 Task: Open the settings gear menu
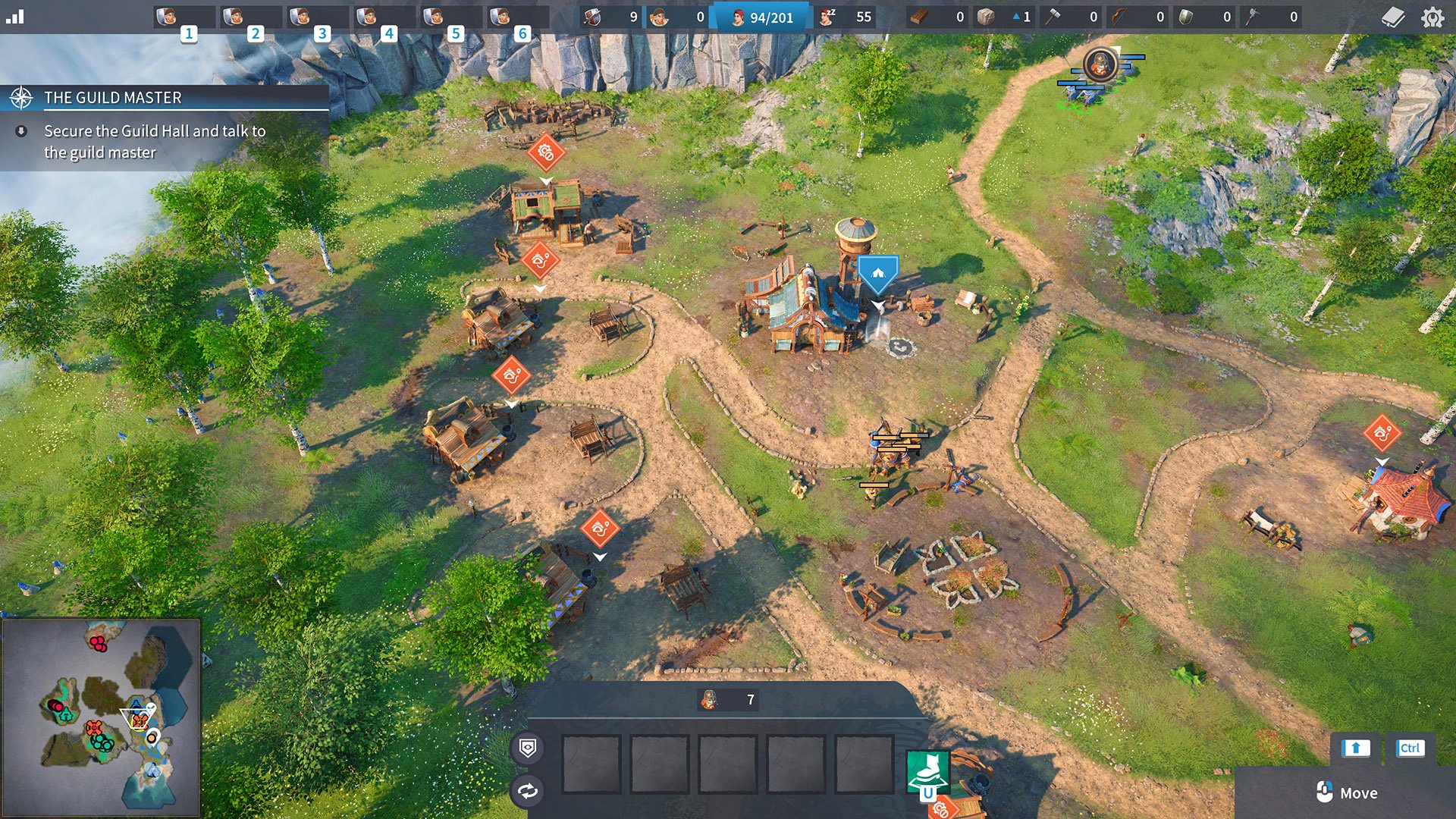pos(1432,17)
